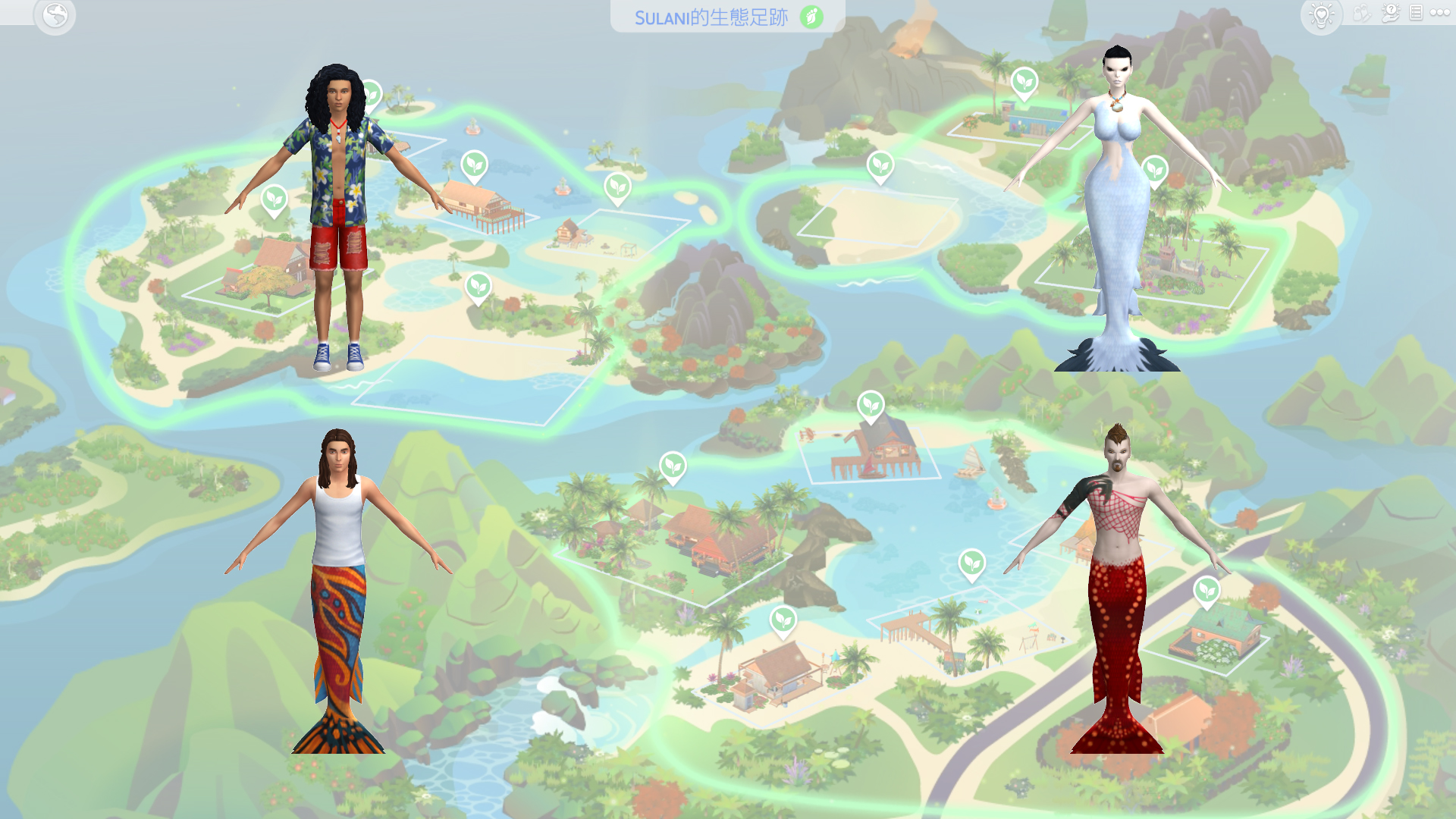Open the lessons list icon

(1417, 13)
